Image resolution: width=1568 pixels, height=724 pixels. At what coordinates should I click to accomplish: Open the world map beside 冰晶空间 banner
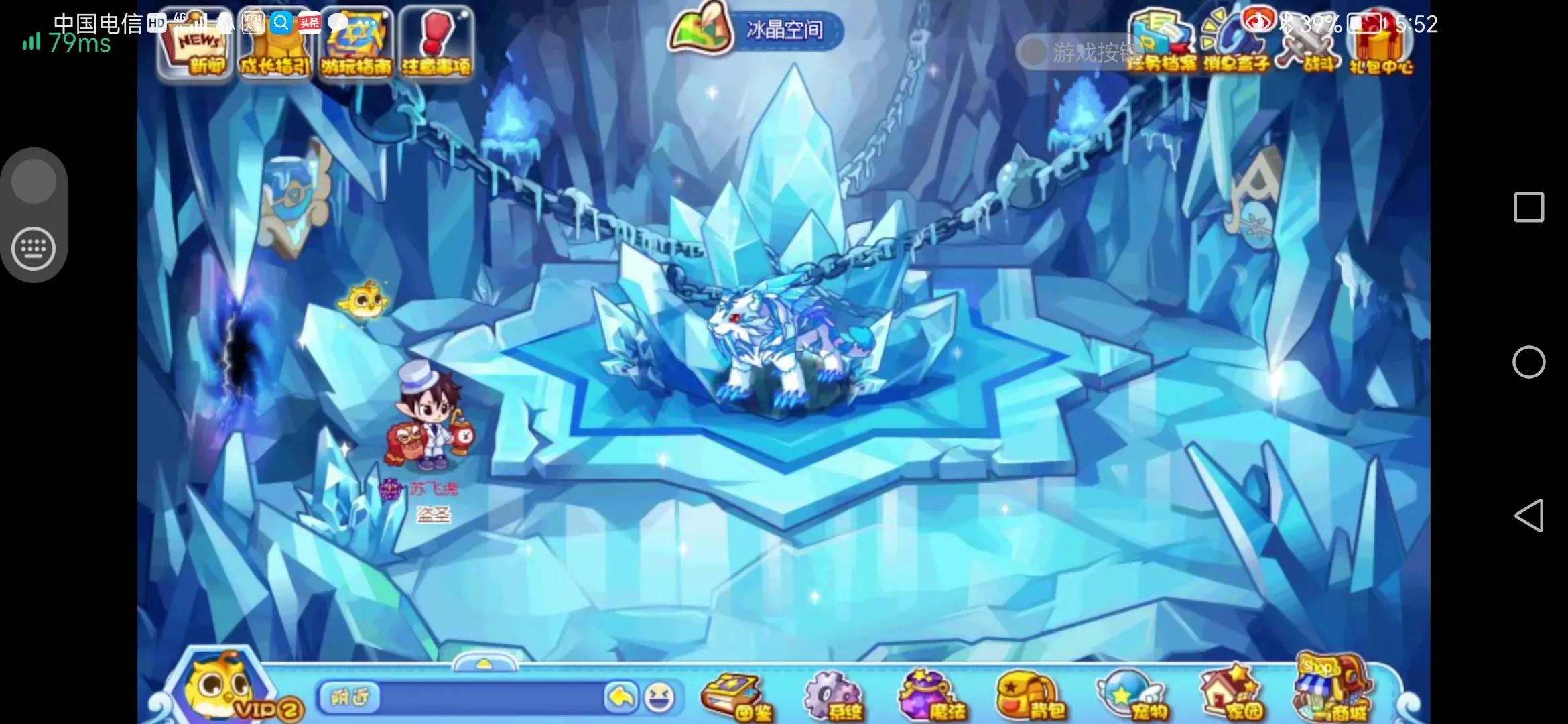[701, 29]
